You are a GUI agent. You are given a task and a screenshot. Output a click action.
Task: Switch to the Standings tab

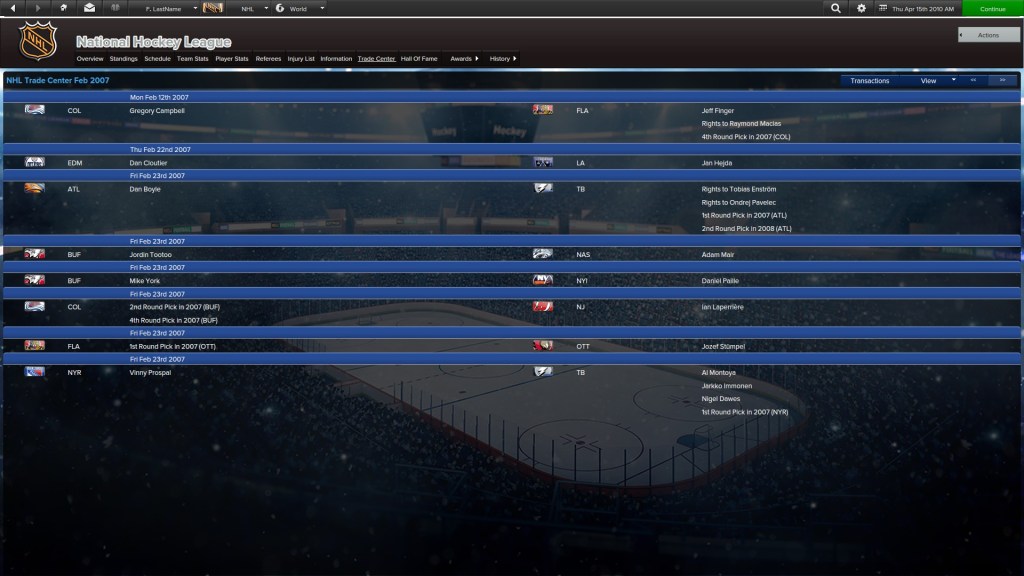click(x=124, y=59)
